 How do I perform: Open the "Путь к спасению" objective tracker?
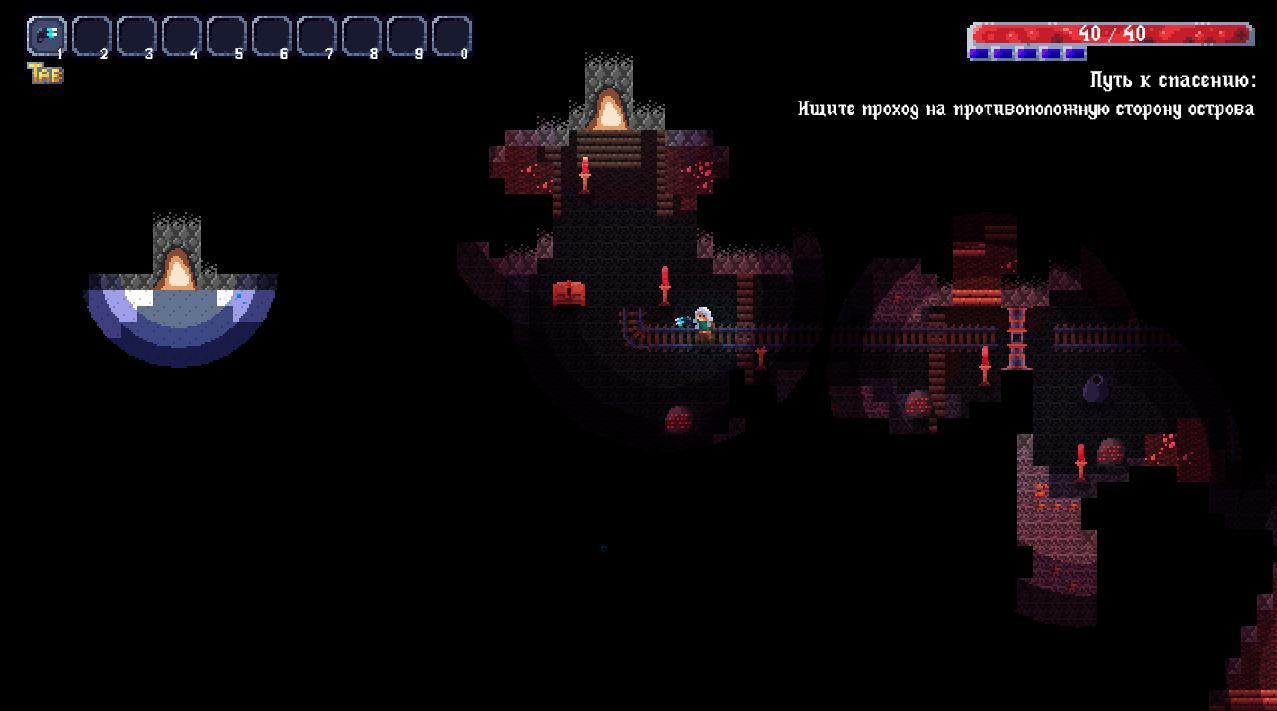(x=1171, y=81)
